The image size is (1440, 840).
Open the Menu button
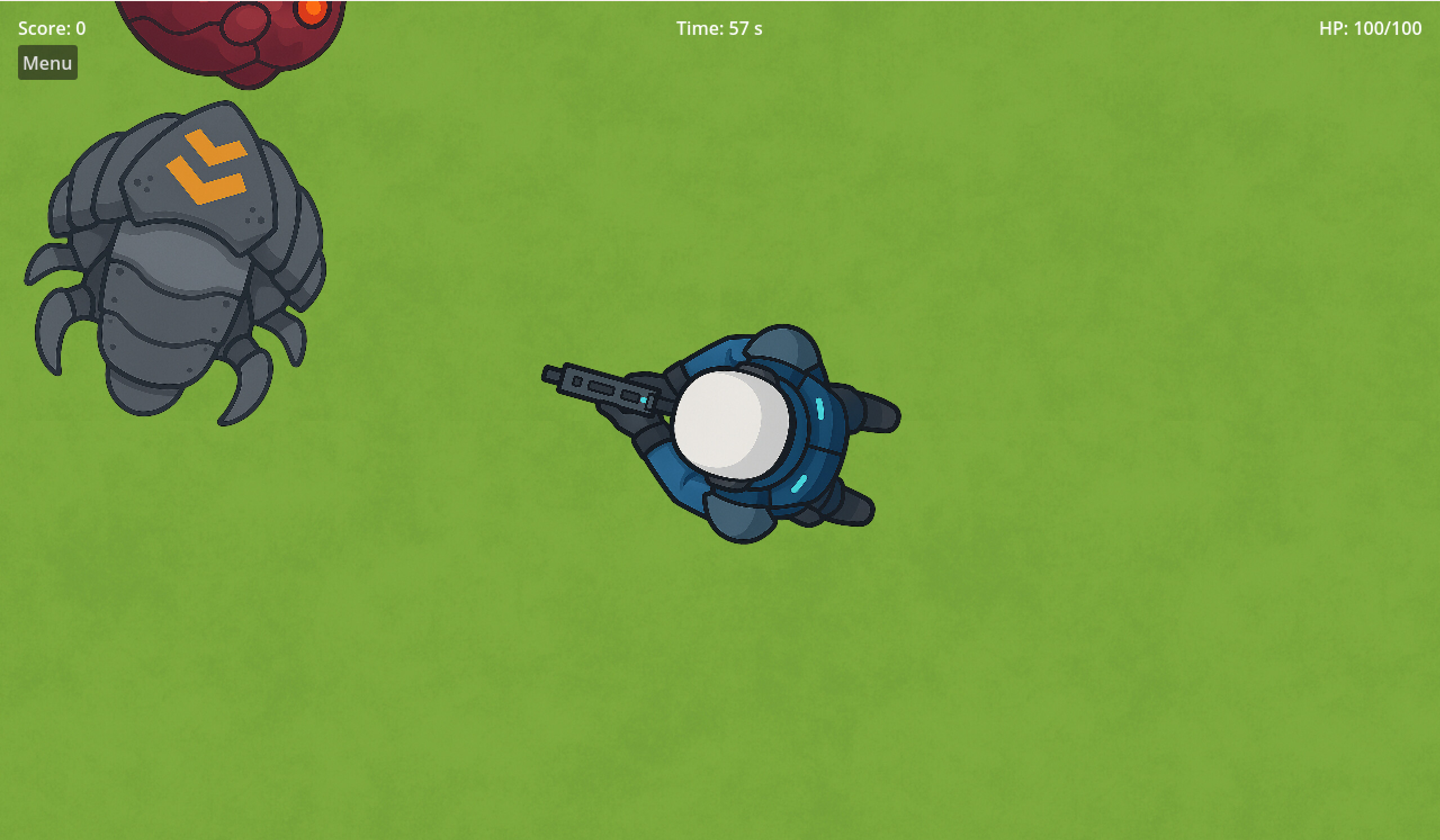tap(47, 62)
